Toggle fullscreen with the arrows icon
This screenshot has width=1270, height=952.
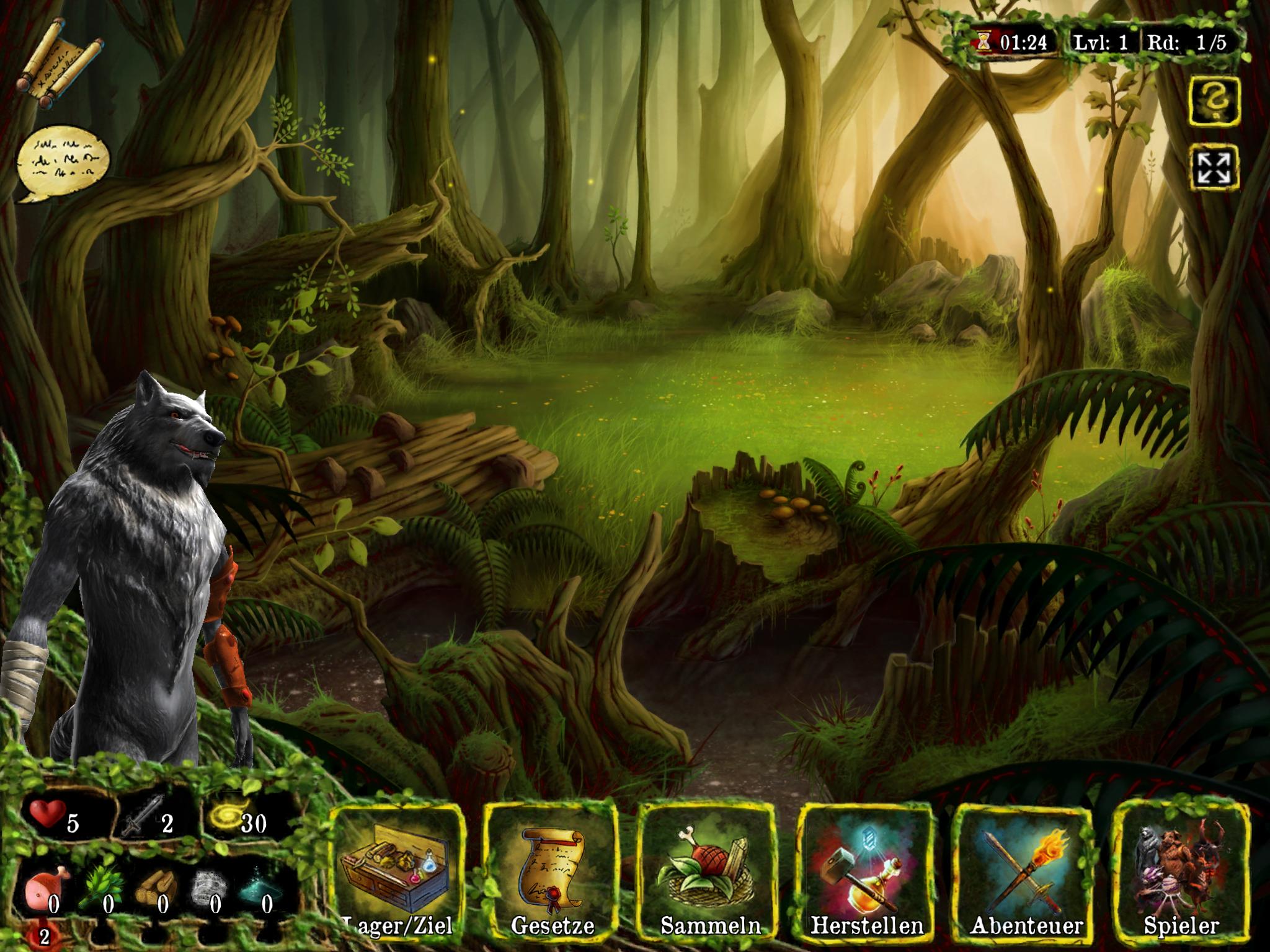(x=1214, y=168)
